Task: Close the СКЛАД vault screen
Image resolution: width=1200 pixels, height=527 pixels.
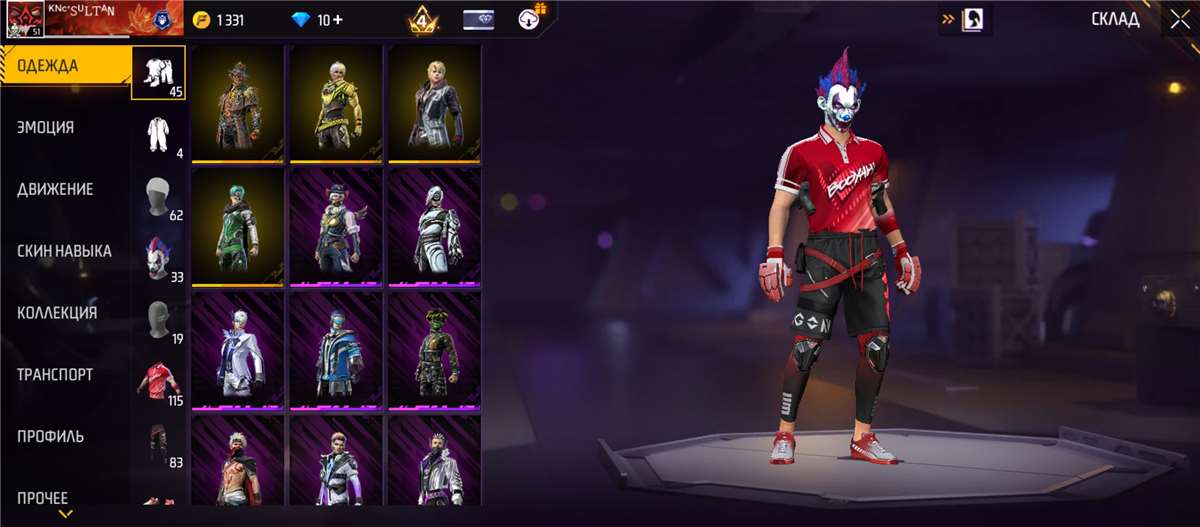Action: pos(1177,19)
